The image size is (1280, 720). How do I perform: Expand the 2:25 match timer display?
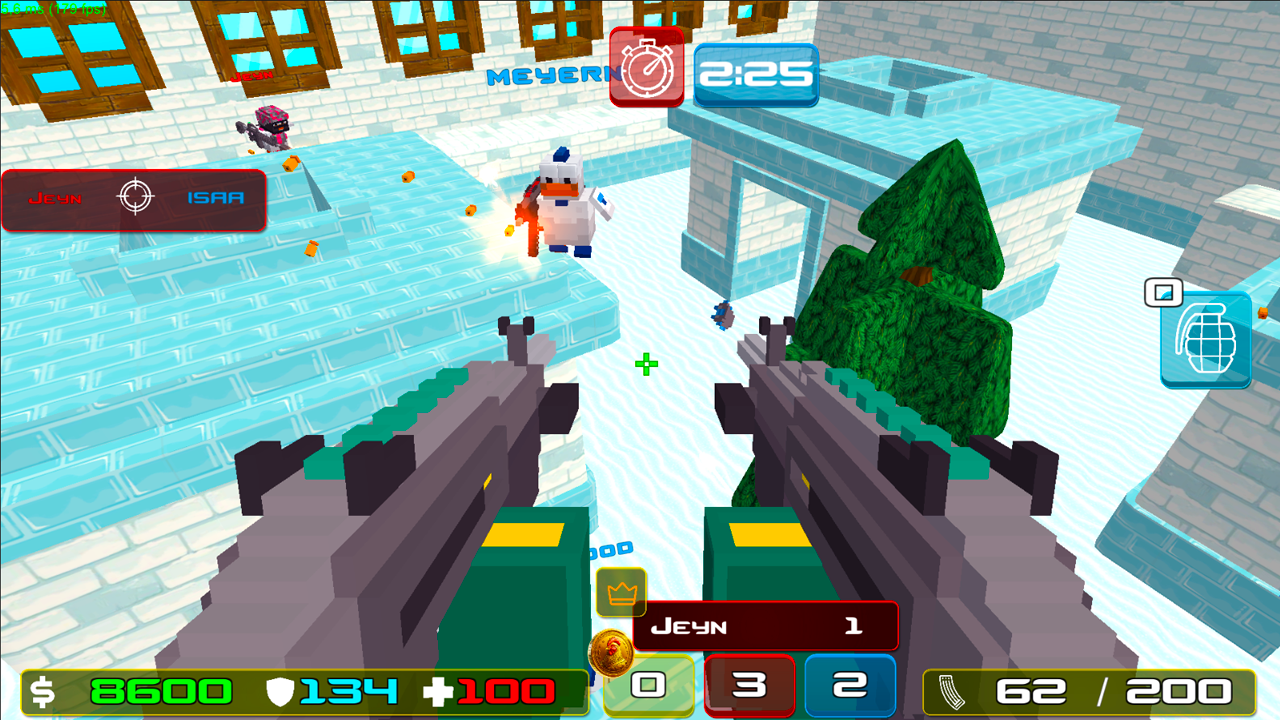click(x=756, y=73)
